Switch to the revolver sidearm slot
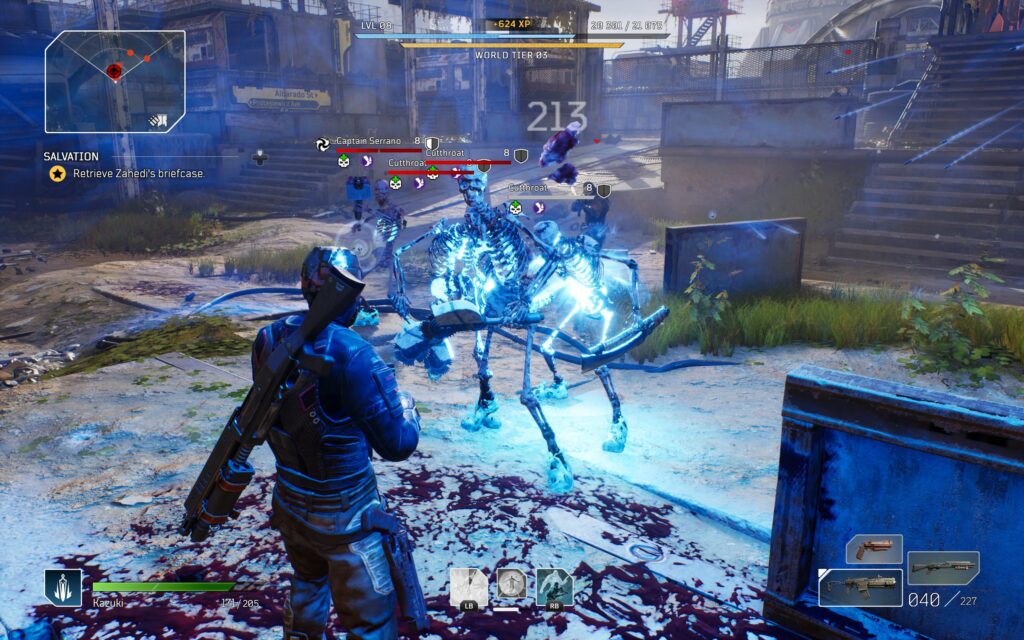This screenshot has width=1024, height=640. click(x=874, y=549)
